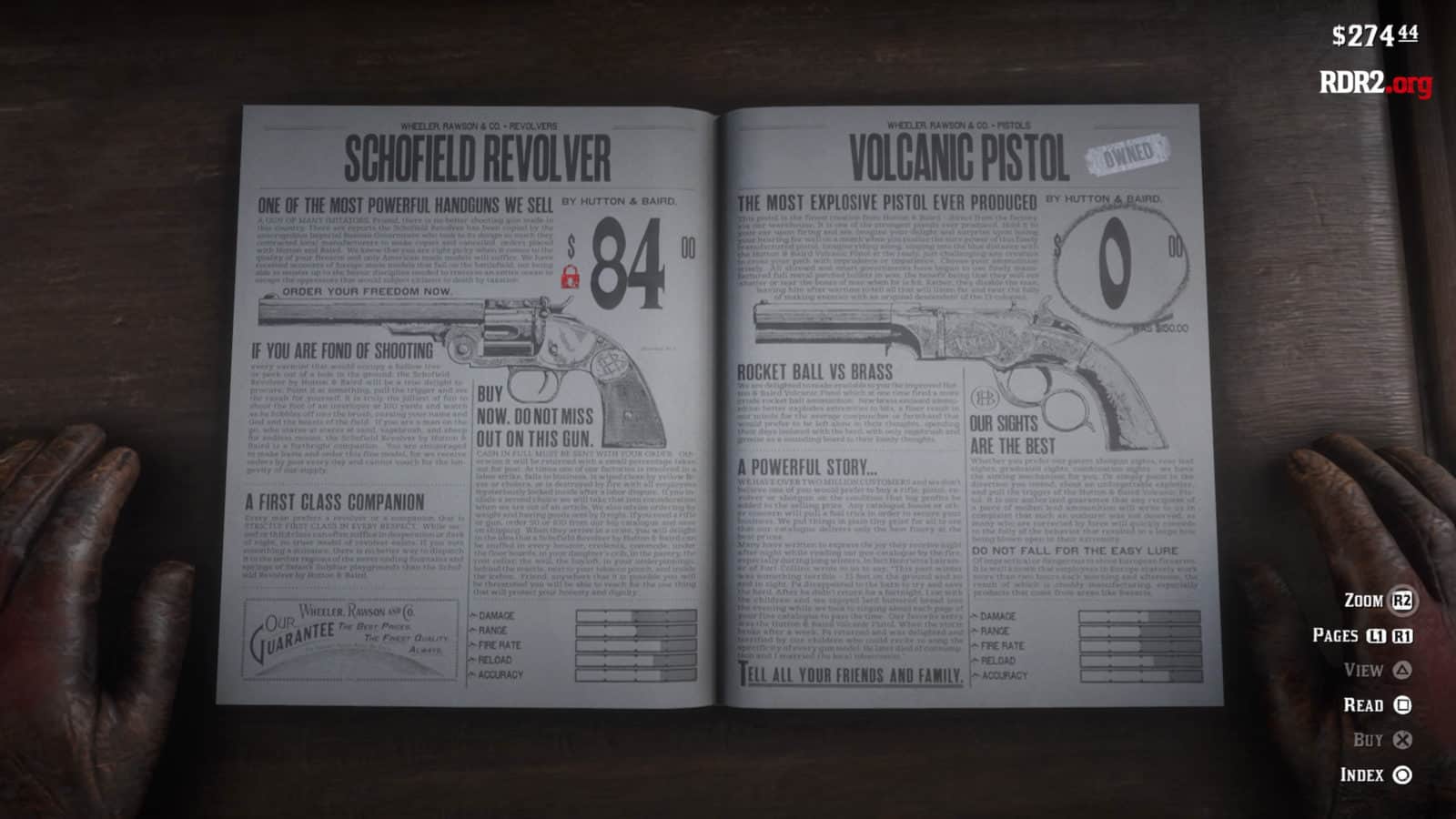The height and width of the screenshot is (819, 1456).
Task: Click the square Read icon
Action: tap(1401, 705)
